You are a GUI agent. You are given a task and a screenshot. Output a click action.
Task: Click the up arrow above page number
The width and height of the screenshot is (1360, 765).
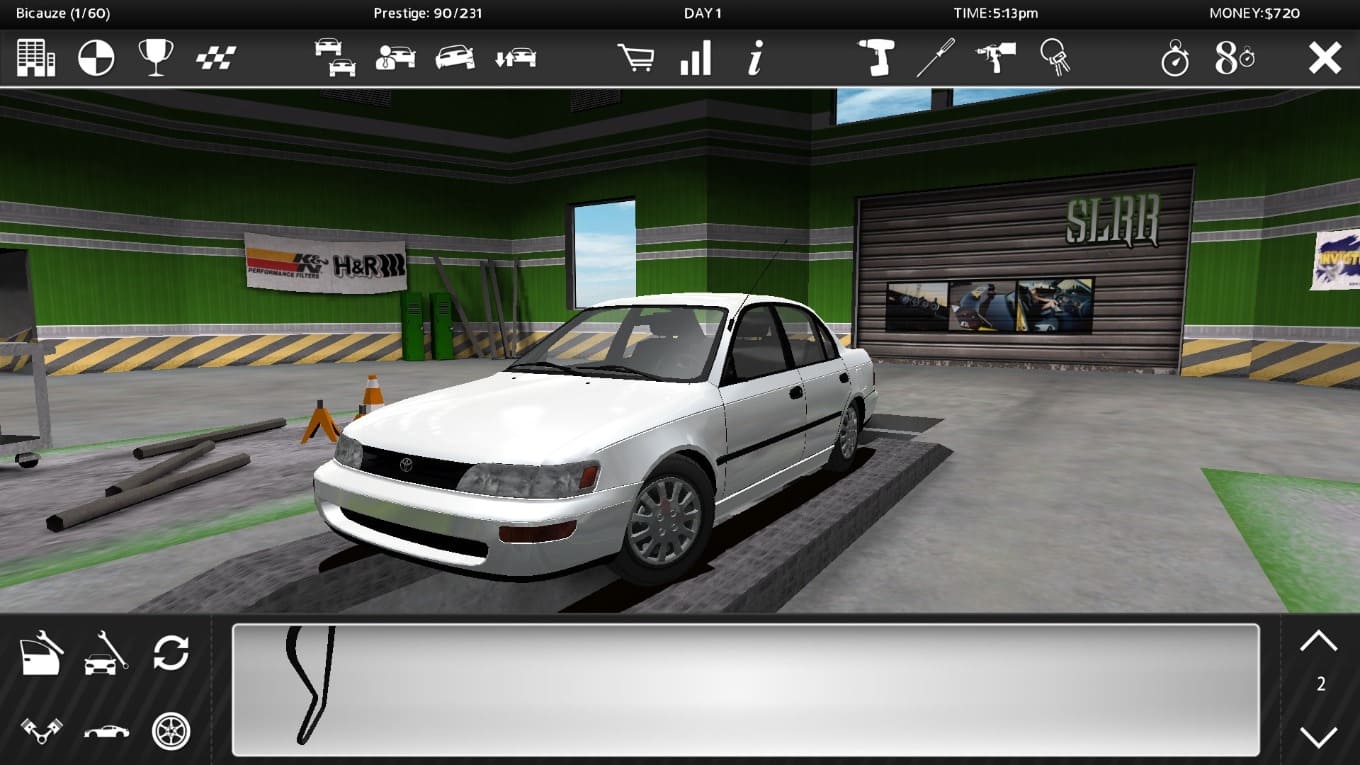tap(1318, 641)
